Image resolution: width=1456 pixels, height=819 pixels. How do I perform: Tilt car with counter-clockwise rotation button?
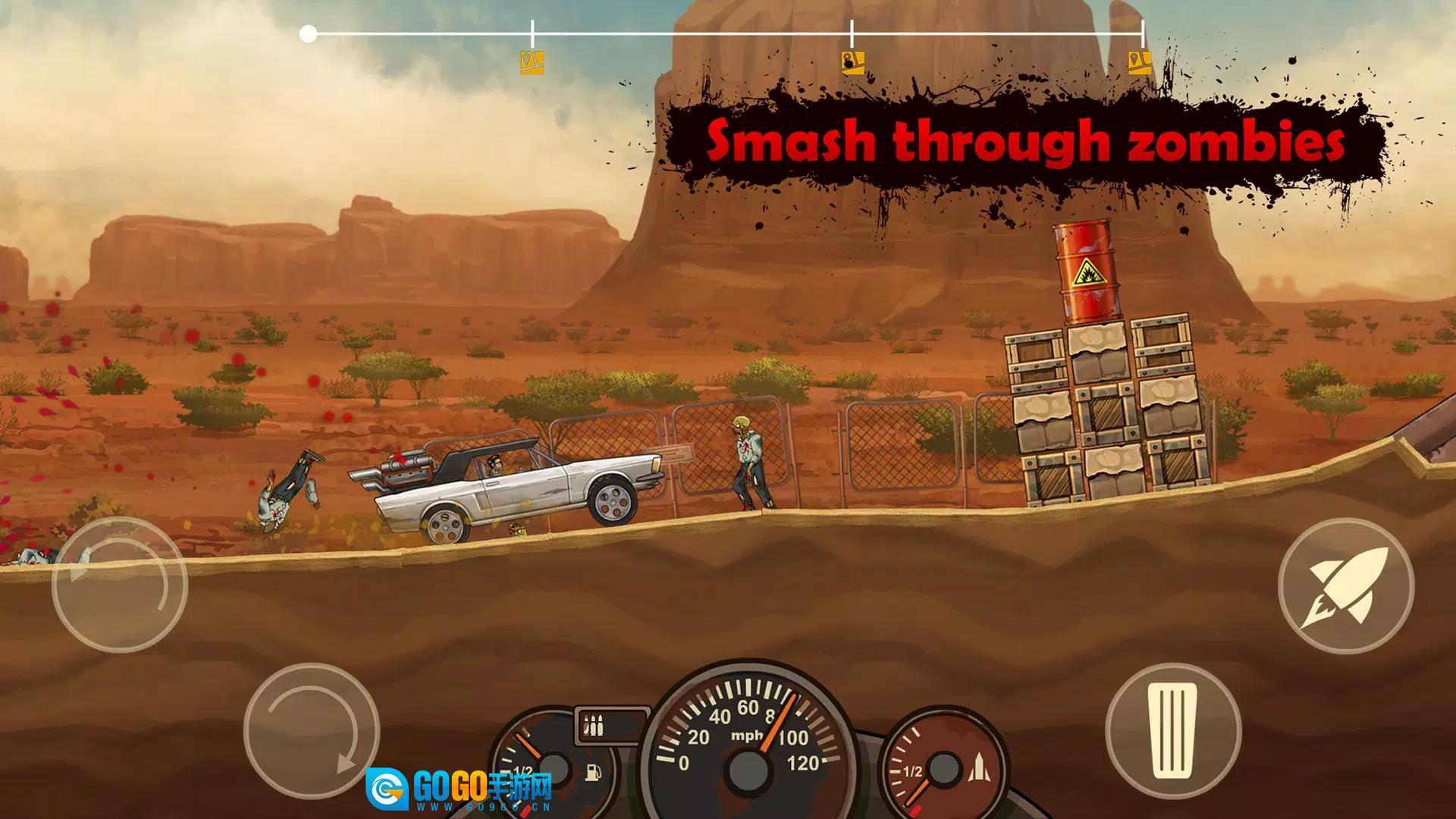point(120,585)
